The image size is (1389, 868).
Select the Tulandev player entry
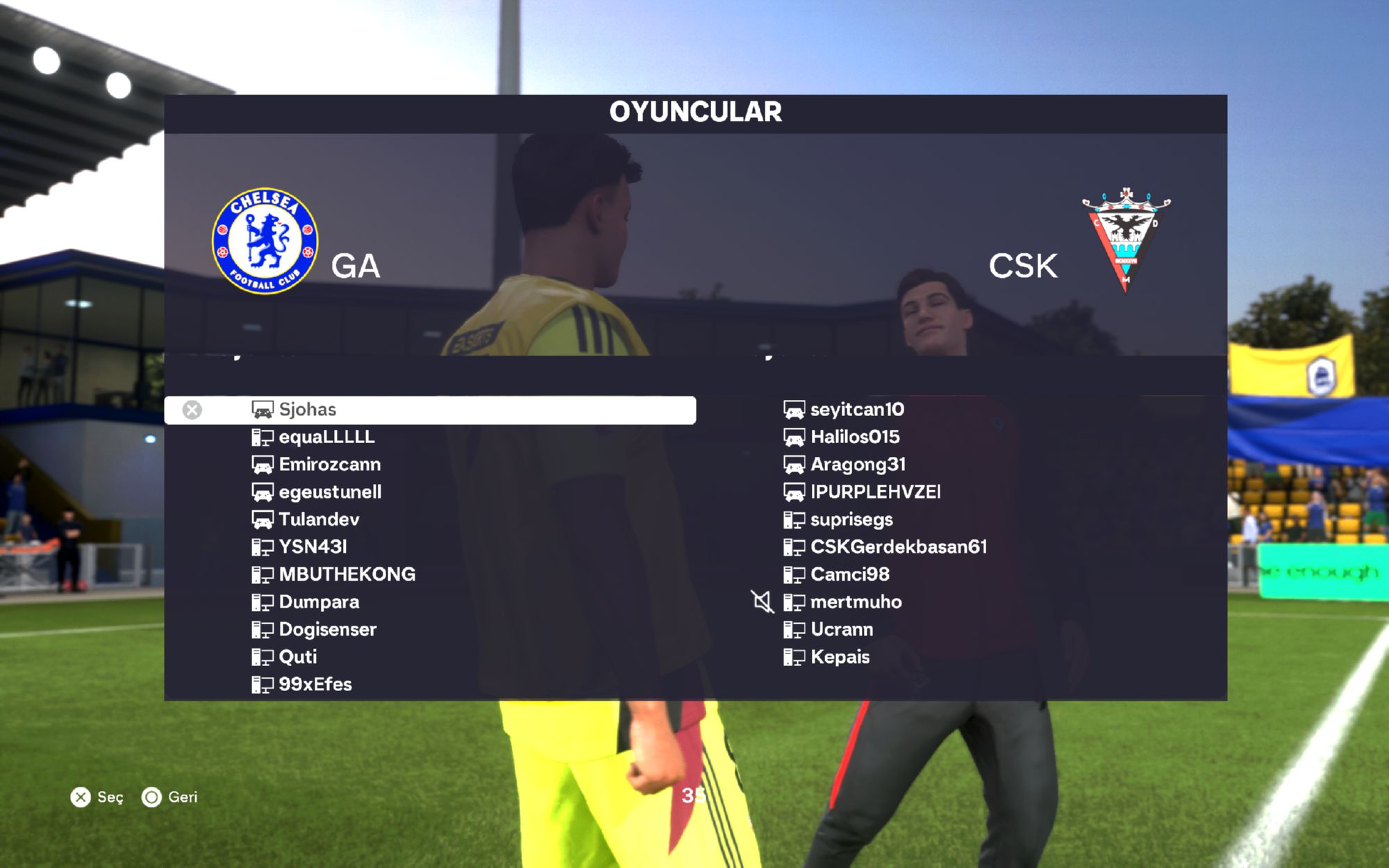(319, 519)
